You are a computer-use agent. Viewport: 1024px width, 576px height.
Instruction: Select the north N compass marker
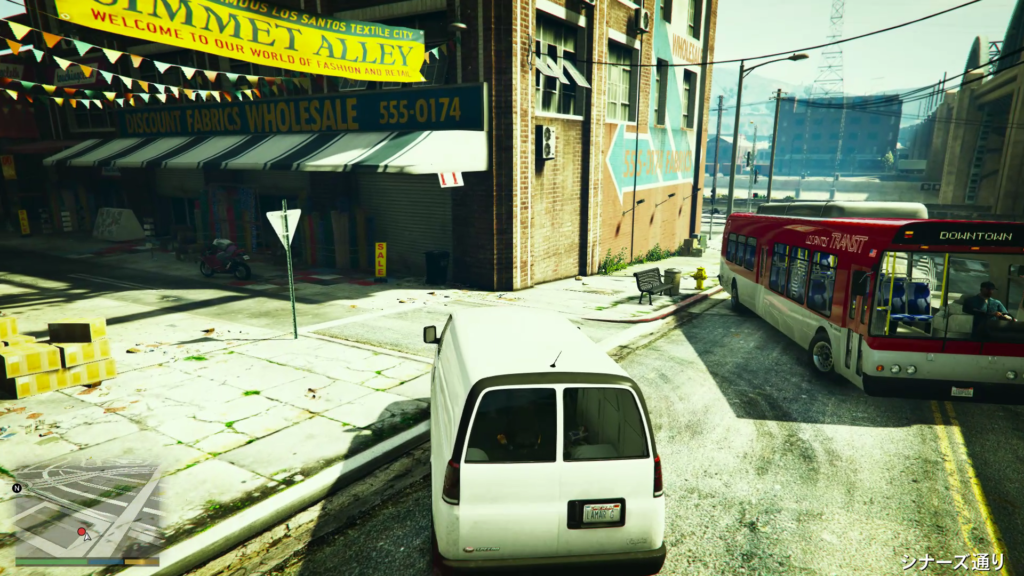[x=17, y=489]
